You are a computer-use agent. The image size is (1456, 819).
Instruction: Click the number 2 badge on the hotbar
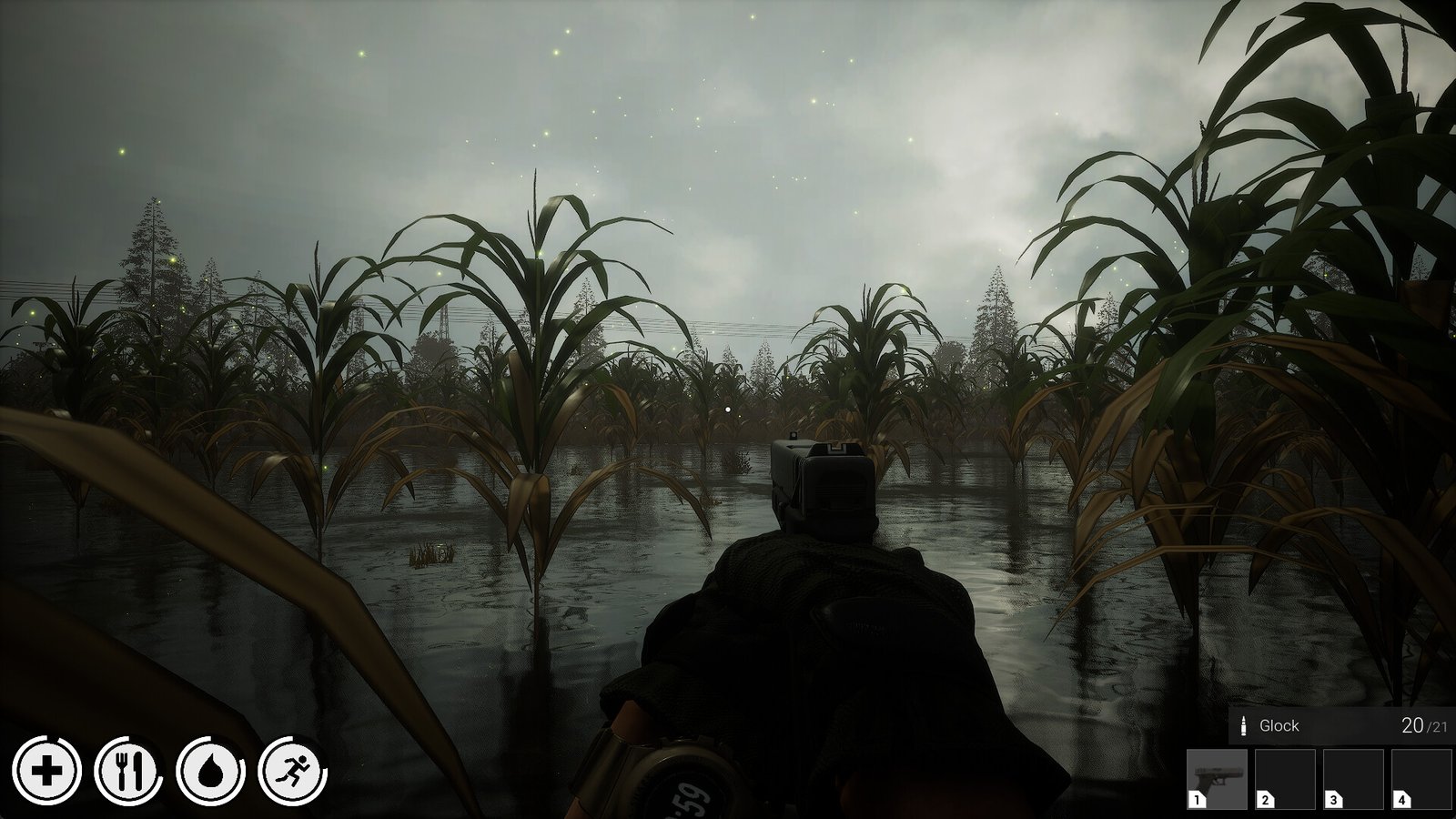pos(1265,801)
